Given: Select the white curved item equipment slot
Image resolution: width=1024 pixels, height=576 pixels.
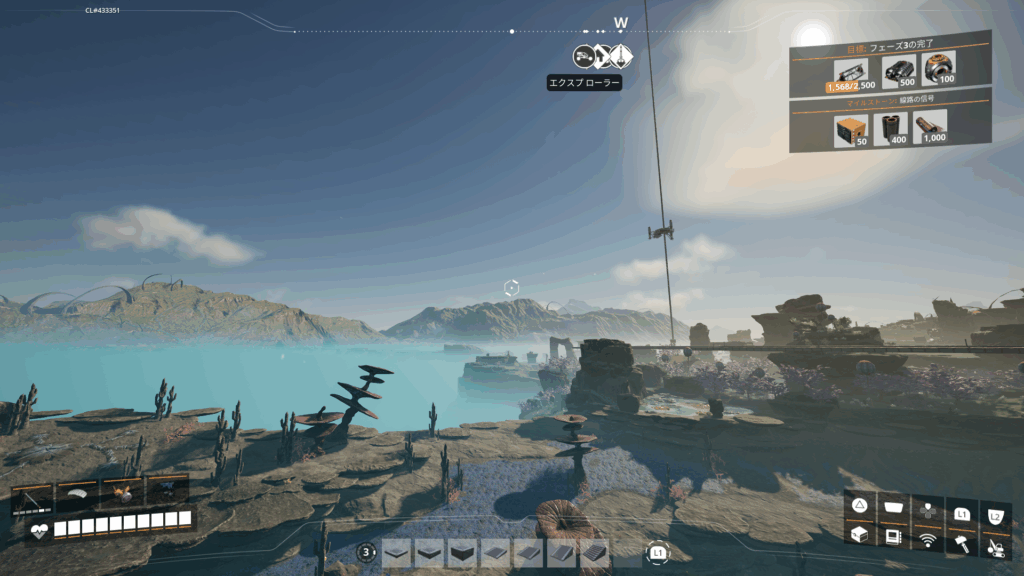Looking at the screenshot, I should pos(78,491).
